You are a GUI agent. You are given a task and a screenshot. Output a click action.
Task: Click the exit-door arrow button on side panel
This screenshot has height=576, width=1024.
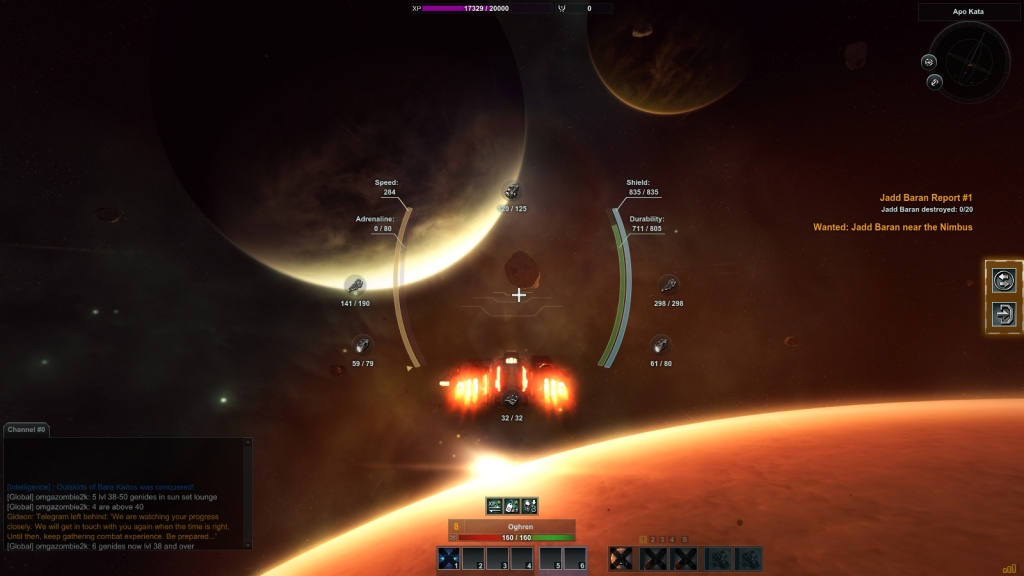1004,314
